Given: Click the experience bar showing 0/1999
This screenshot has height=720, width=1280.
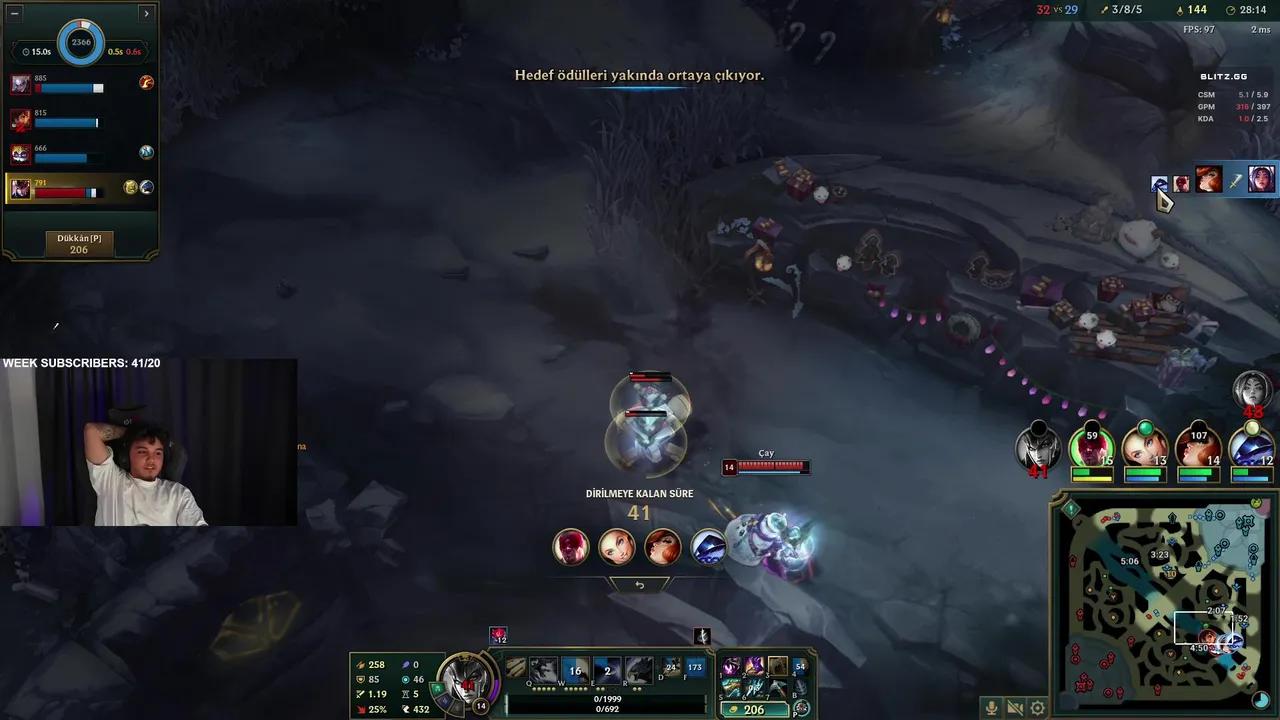Looking at the screenshot, I should [x=608, y=699].
